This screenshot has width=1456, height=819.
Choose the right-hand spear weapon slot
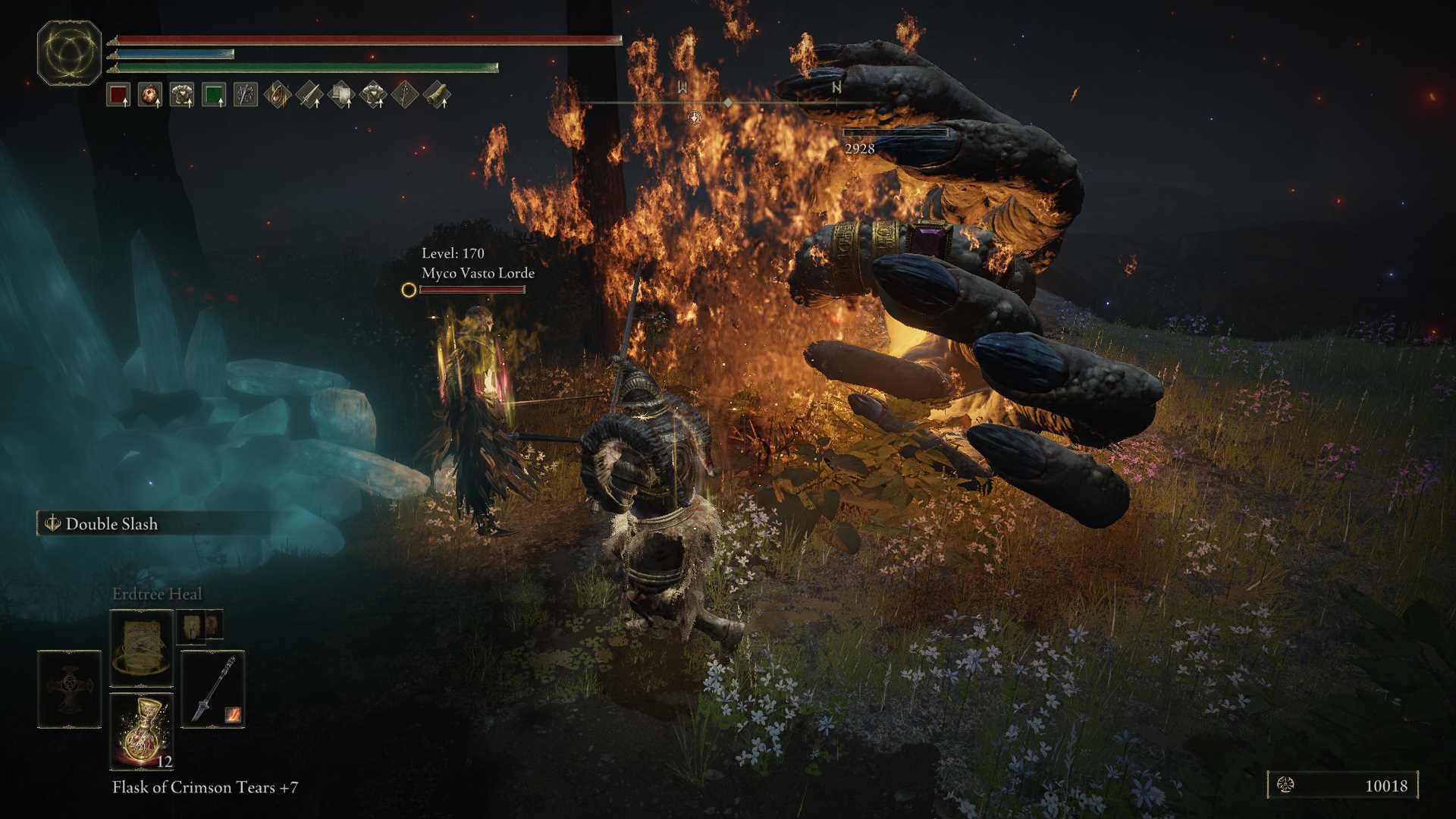pyautogui.click(x=213, y=689)
